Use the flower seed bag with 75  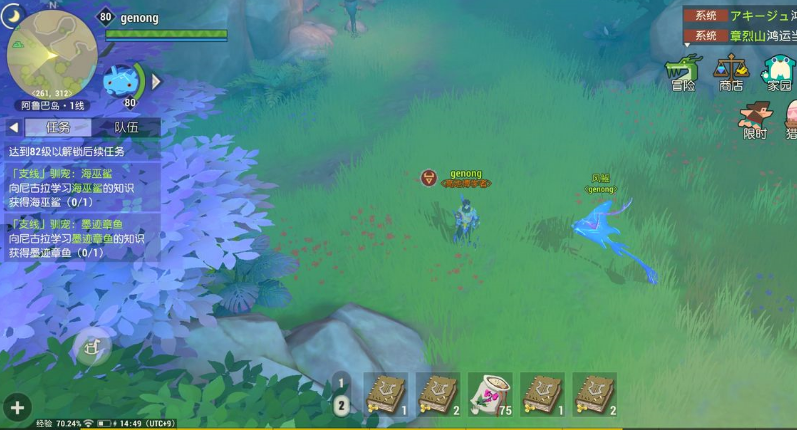tap(490, 393)
